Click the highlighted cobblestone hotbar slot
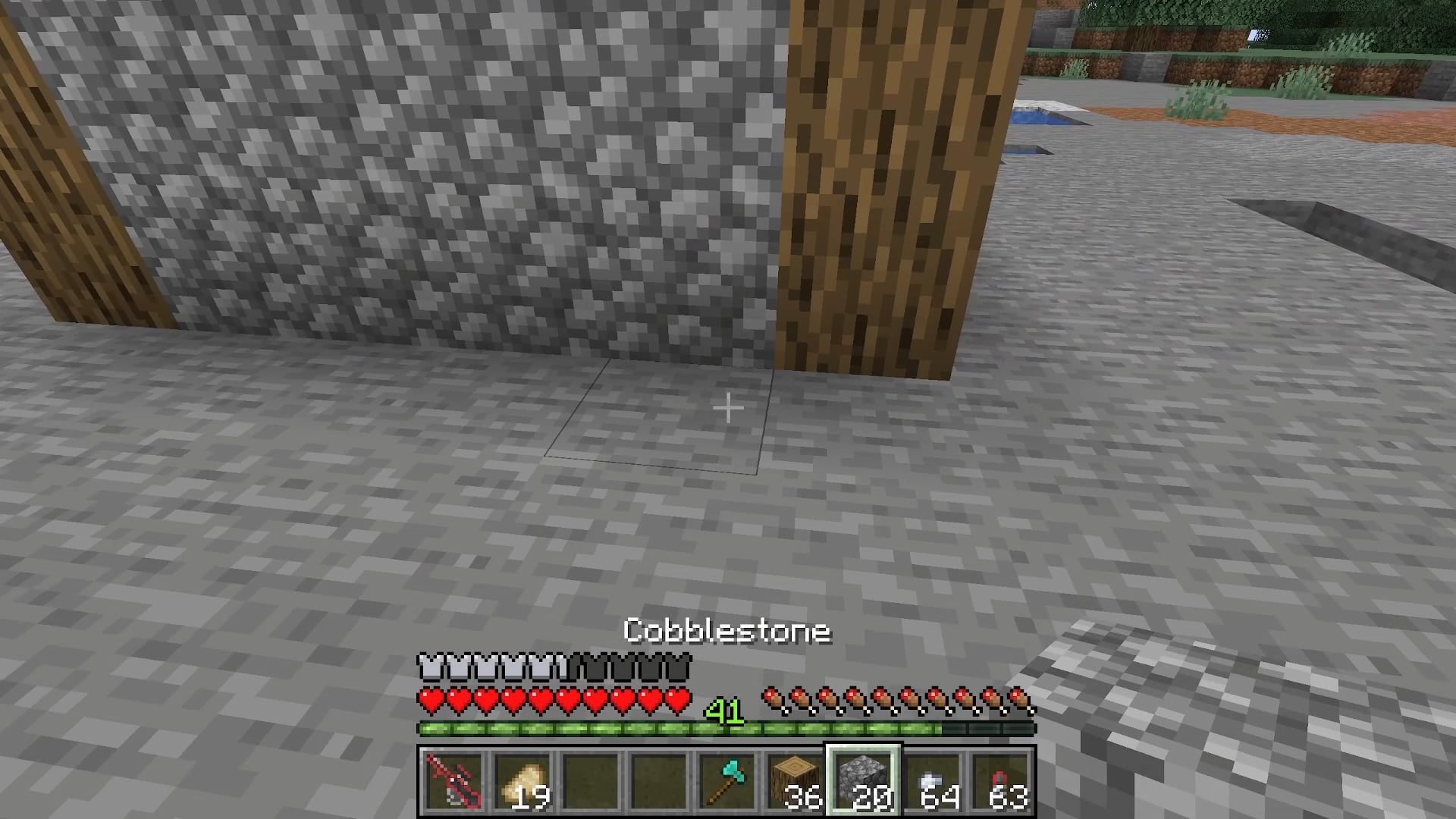The height and width of the screenshot is (819, 1456). 863,781
